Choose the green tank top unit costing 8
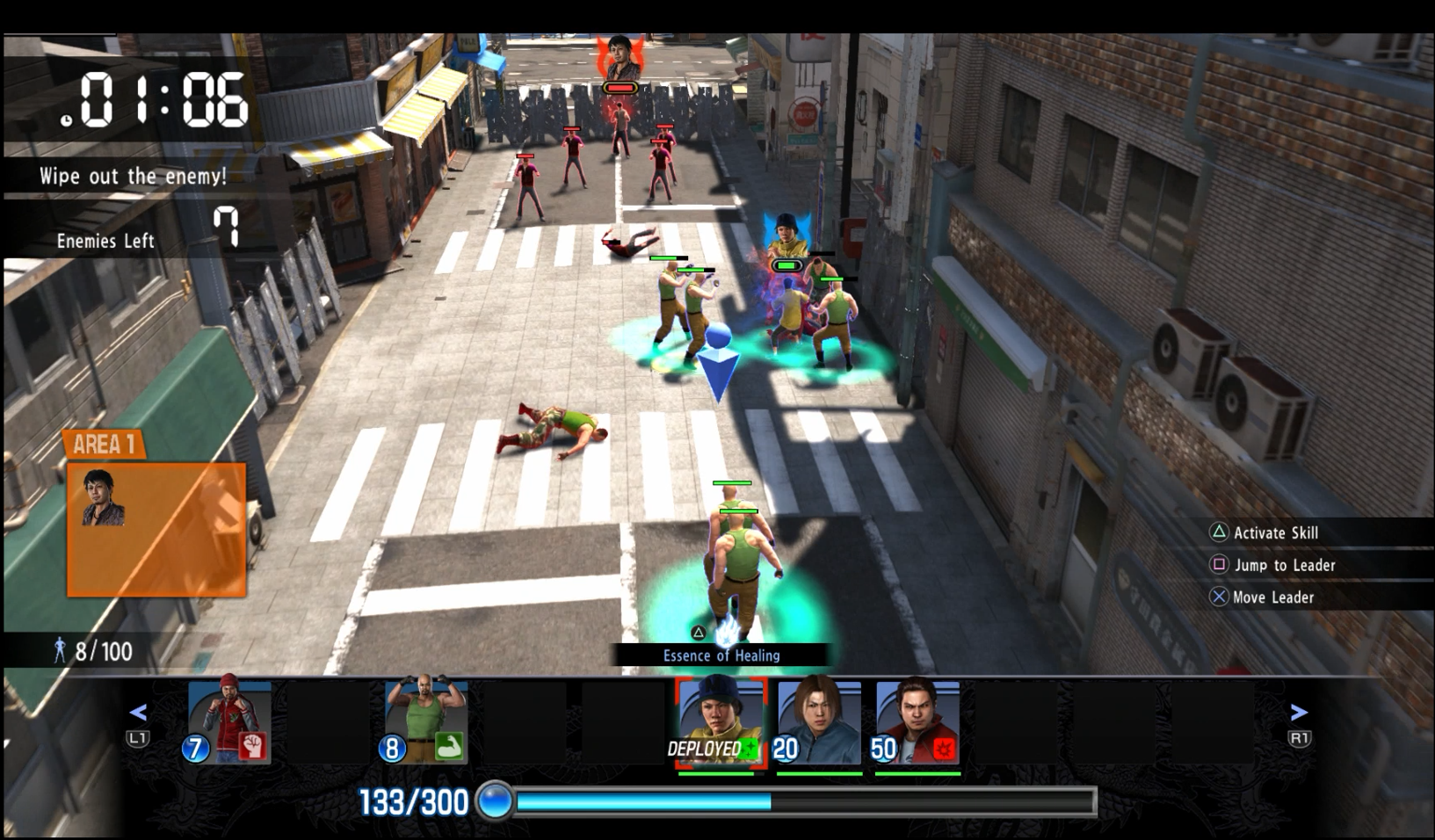 point(425,721)
